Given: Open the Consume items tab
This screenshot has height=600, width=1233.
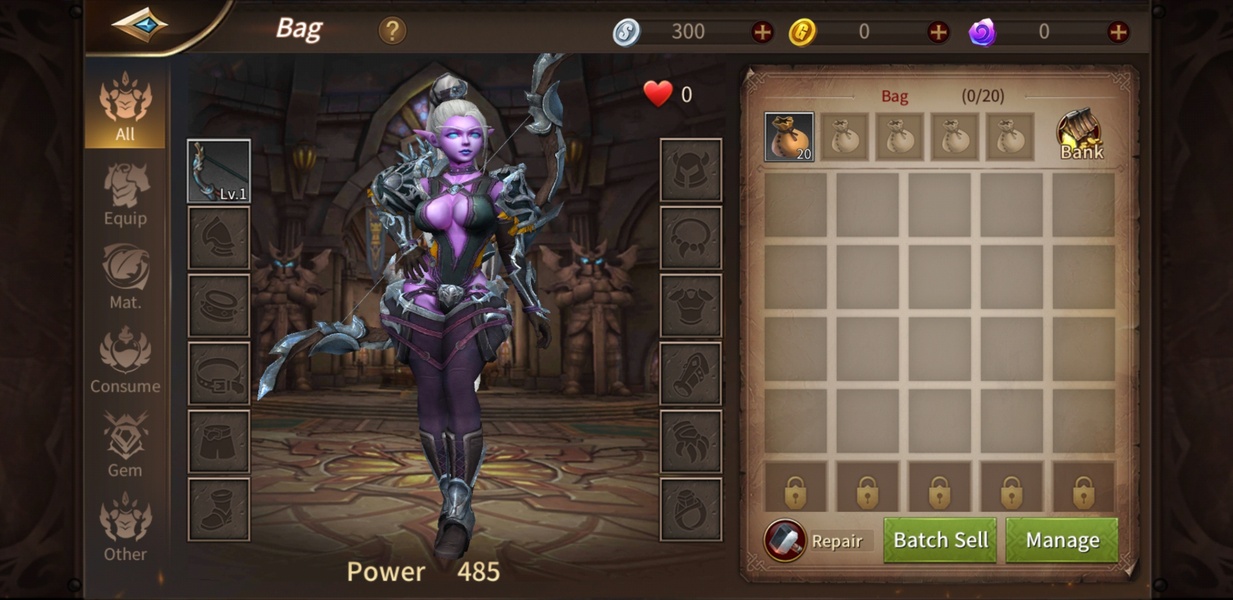Looking at the screenshot, I should [125, 360].
